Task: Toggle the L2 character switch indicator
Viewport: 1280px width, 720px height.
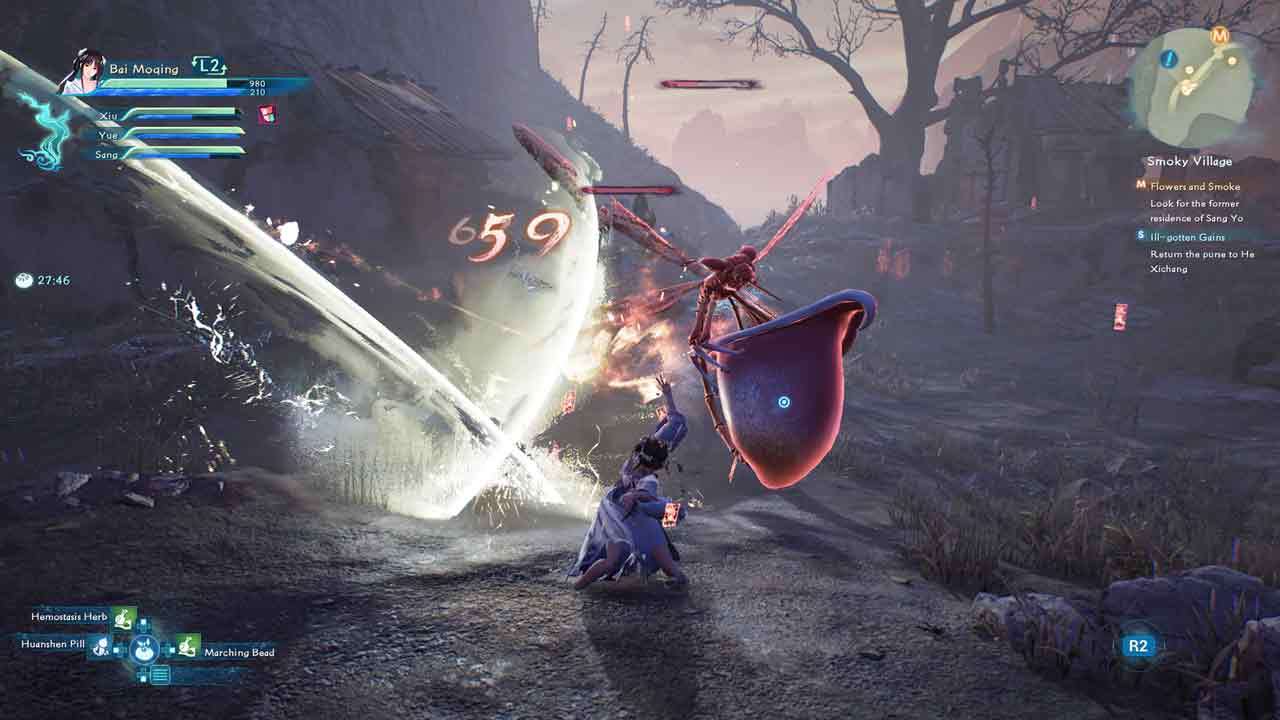Action: (x=207, y=65)
